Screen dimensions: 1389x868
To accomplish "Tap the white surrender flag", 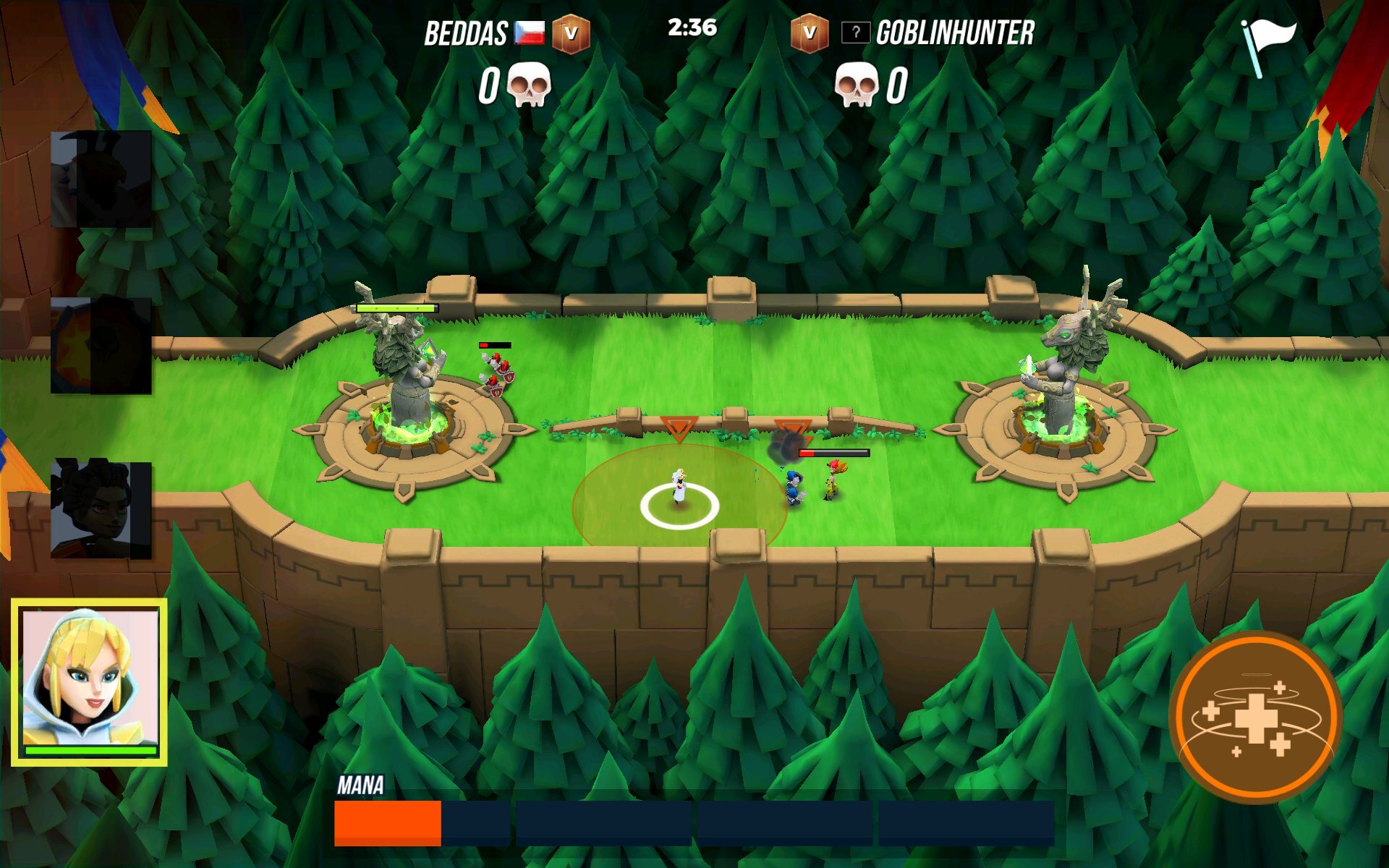I will click(x=1268, y=45).
